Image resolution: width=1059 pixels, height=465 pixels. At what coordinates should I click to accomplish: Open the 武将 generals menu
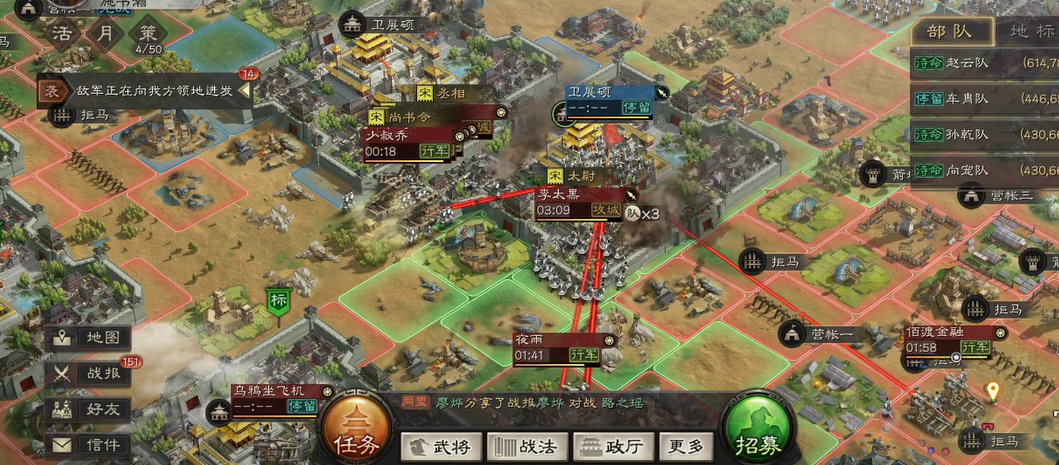coord(436,446)
